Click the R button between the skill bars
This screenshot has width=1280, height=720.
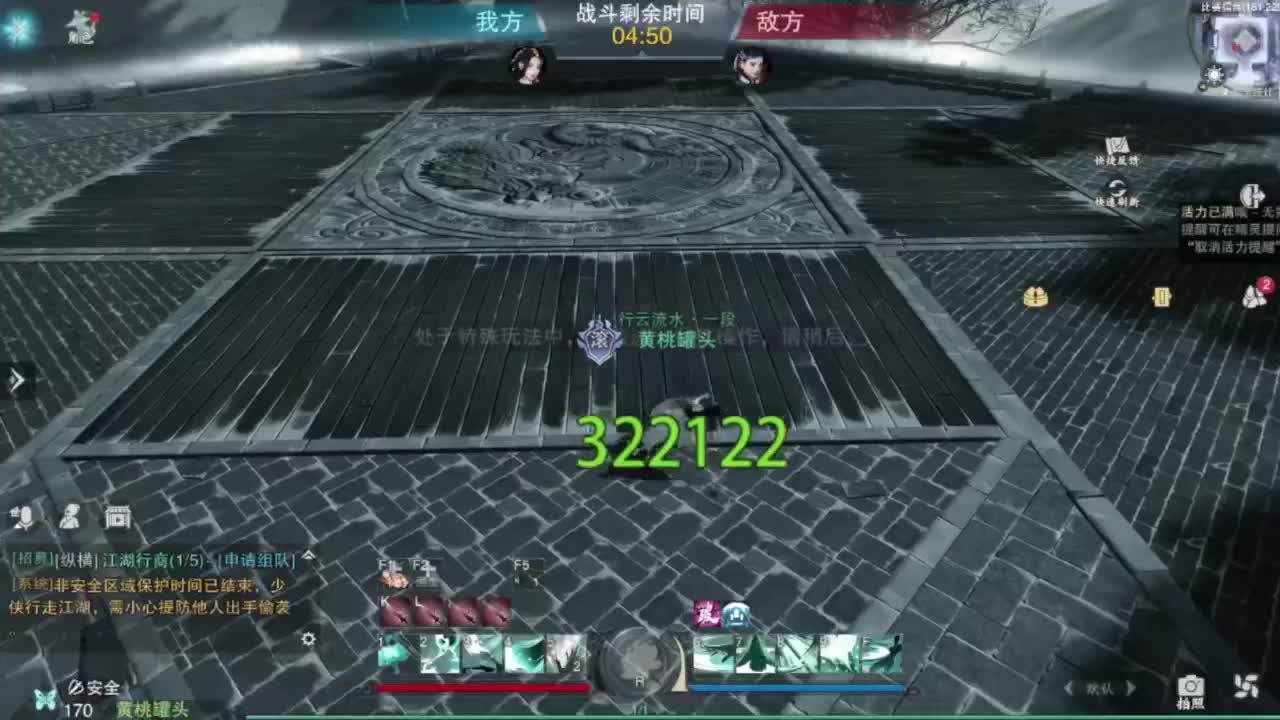click(x=640, y=661)
